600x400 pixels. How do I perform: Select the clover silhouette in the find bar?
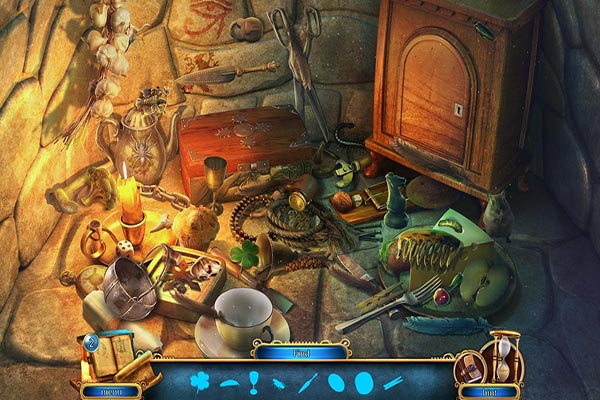click(200, 381)
